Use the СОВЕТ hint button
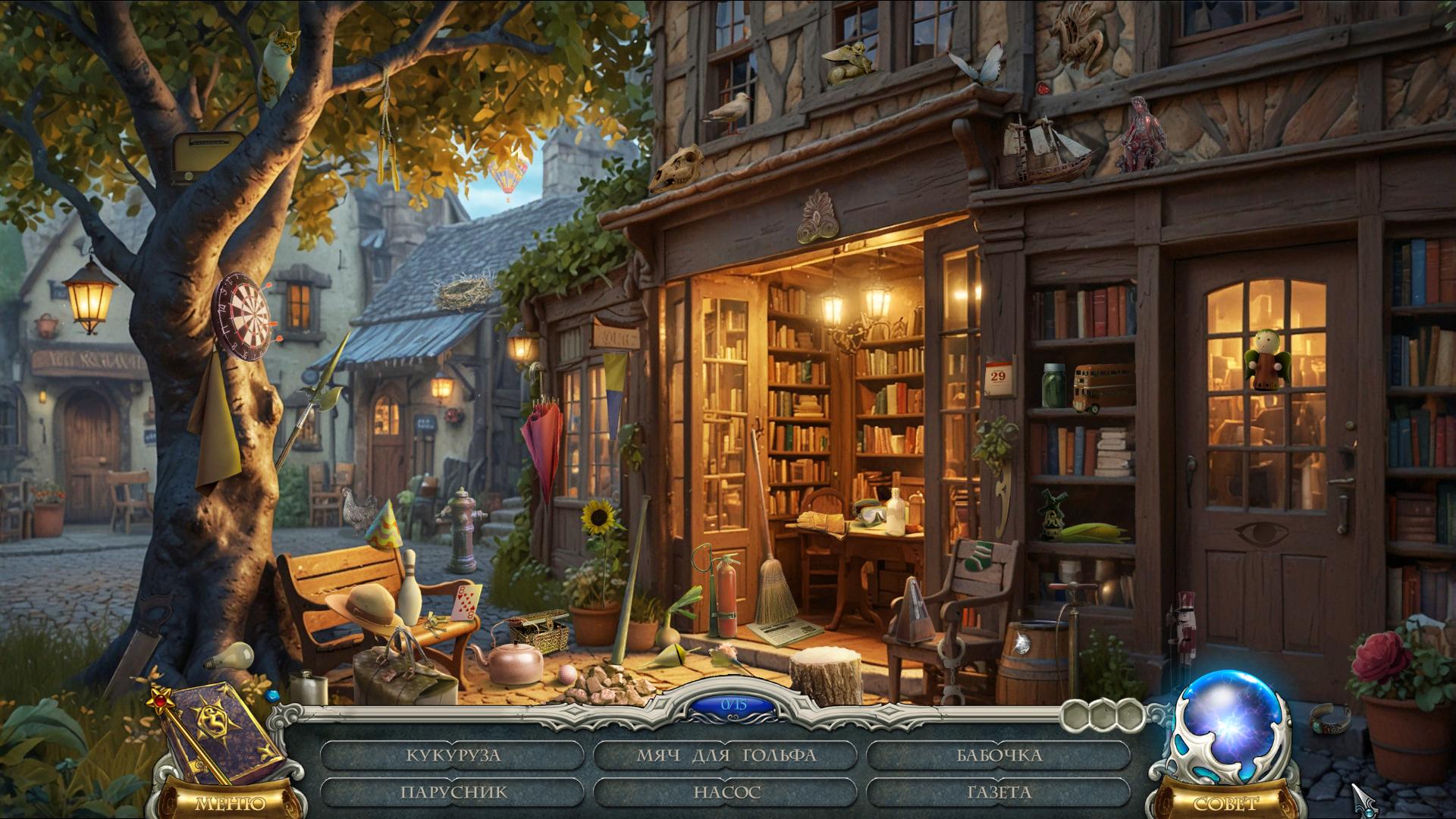Image resolution: width=1456 pixels, height=819 pixels. pos(1225,803)
